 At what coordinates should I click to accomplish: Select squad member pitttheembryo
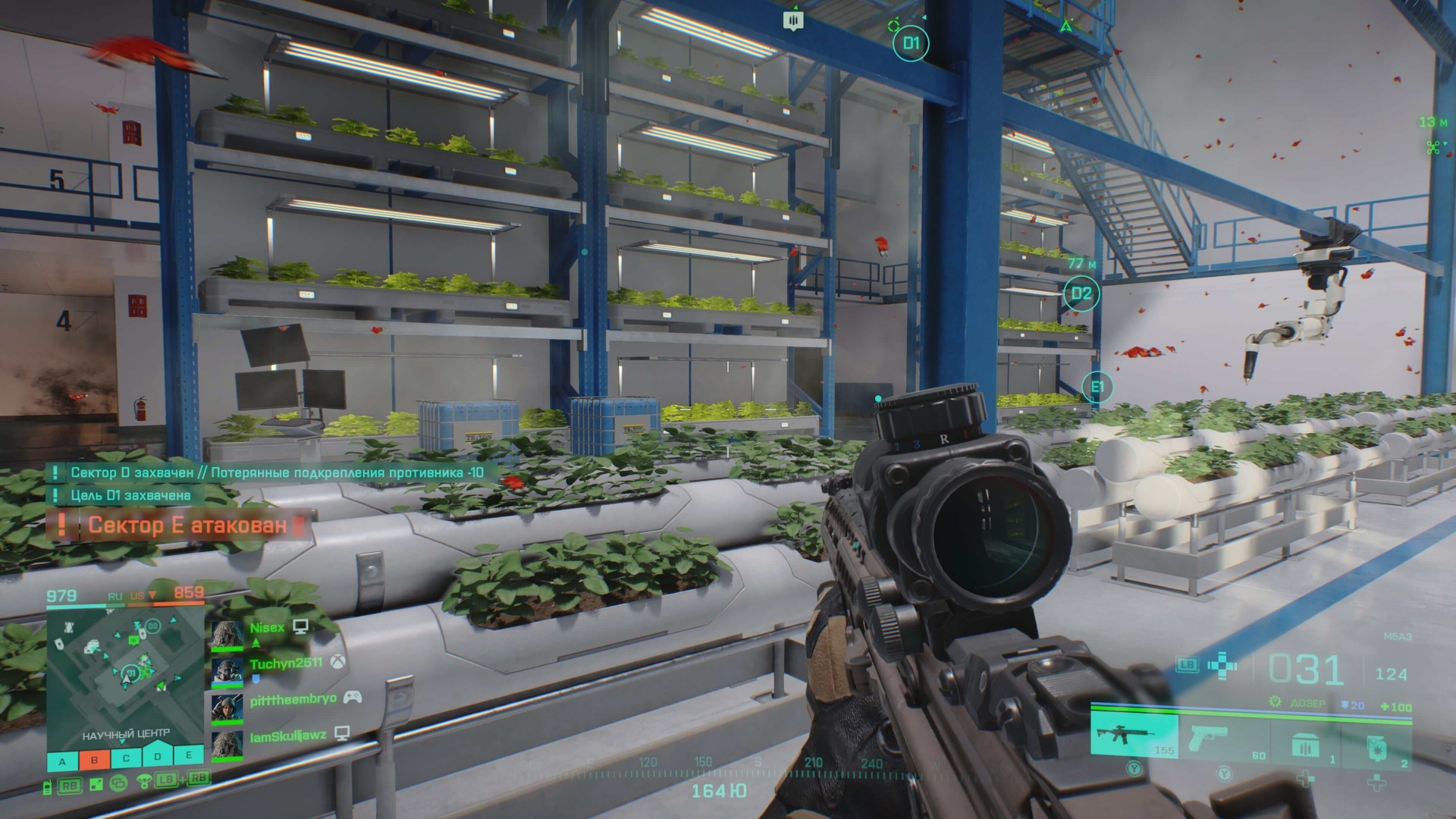pos(293,699)
